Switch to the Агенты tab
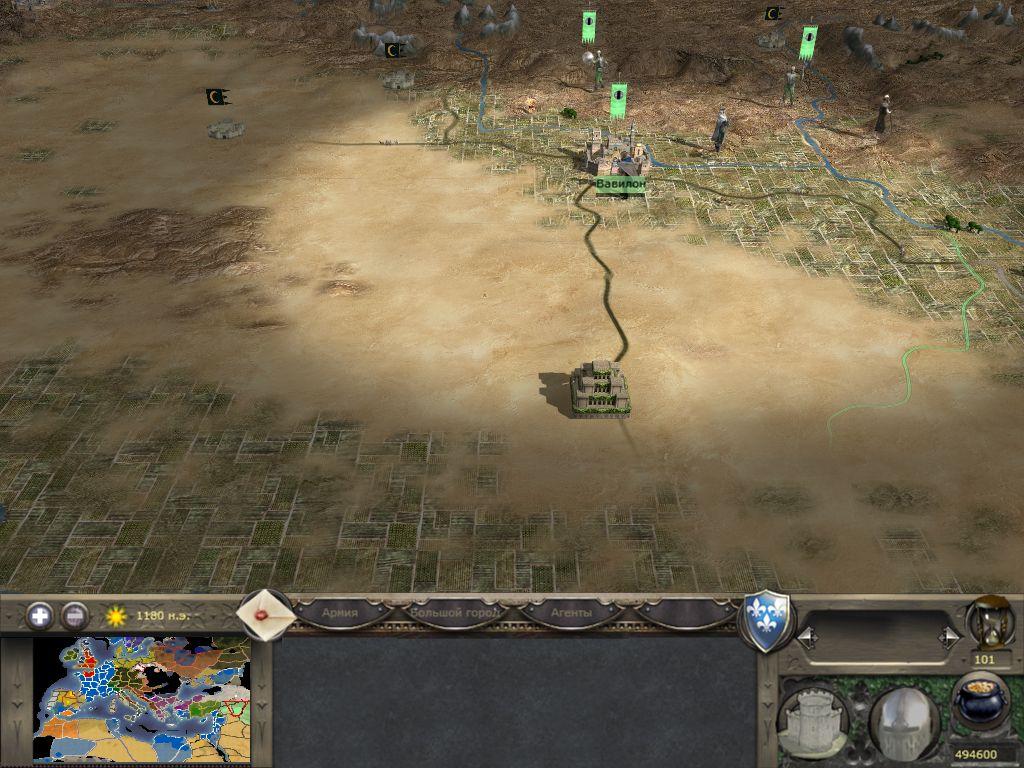This screenshot has height=768, width=1024. coord(571,612)
